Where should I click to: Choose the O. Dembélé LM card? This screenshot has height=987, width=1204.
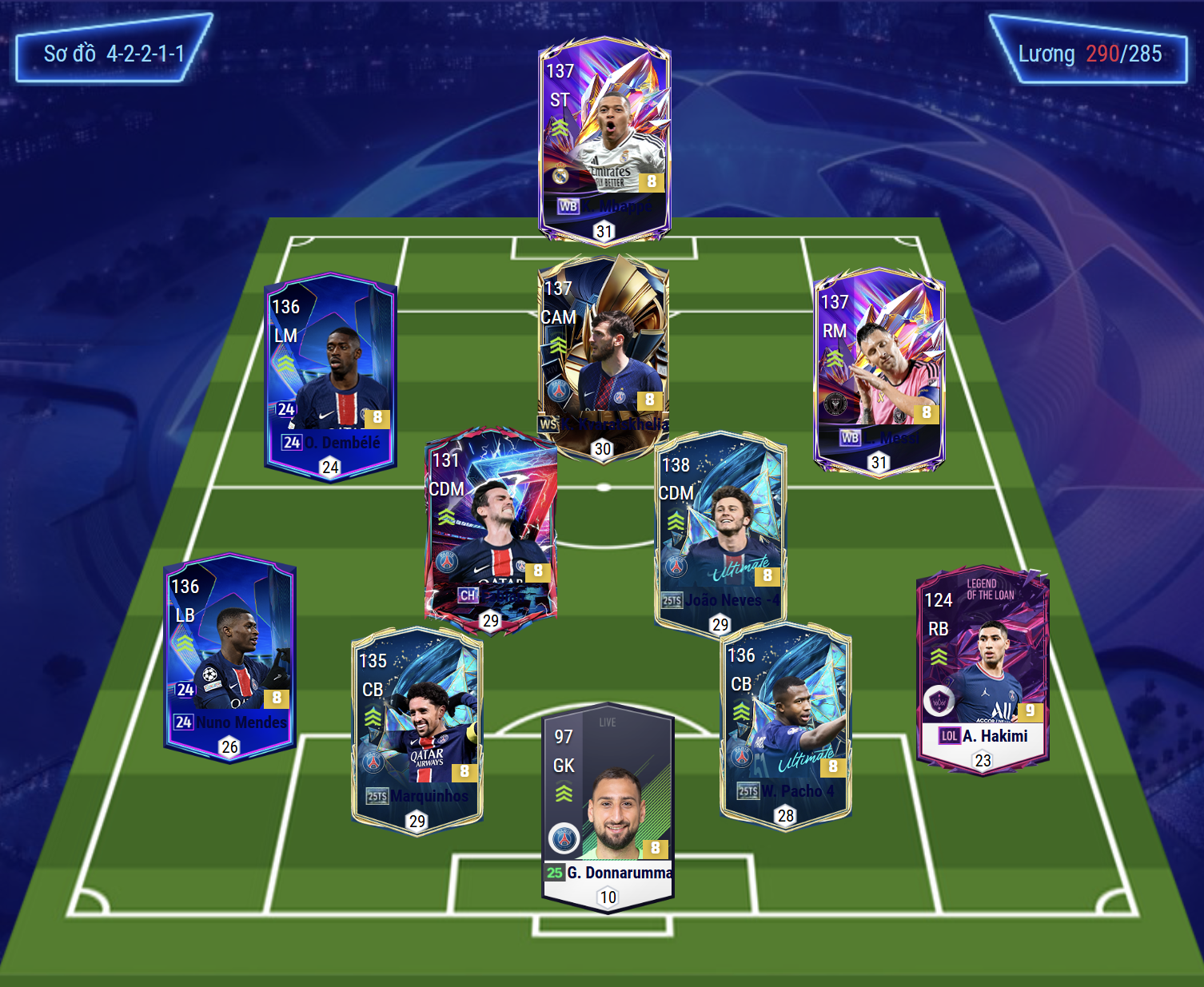coord(330,377)
